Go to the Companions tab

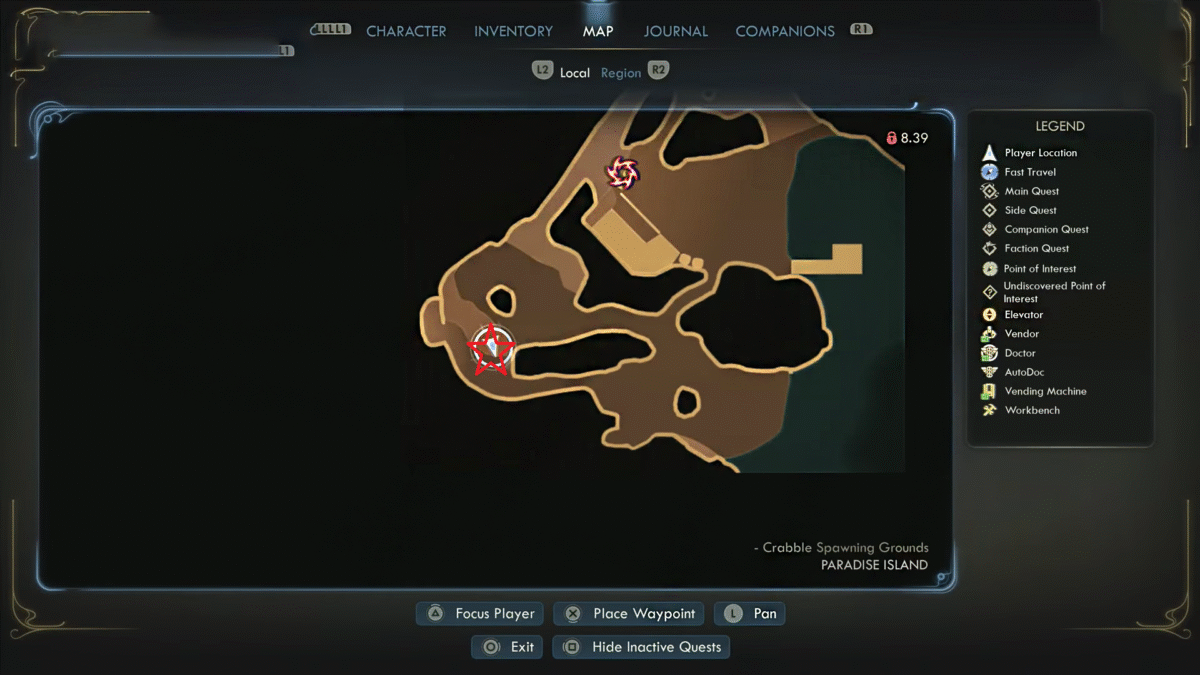784,31
